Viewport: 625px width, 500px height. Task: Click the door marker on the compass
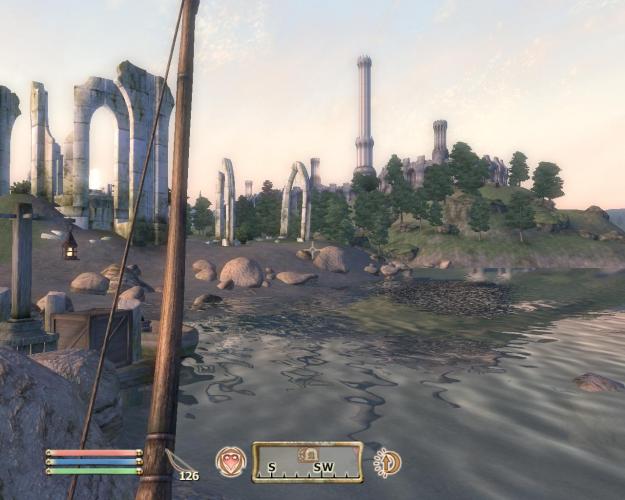pos(311,455)
